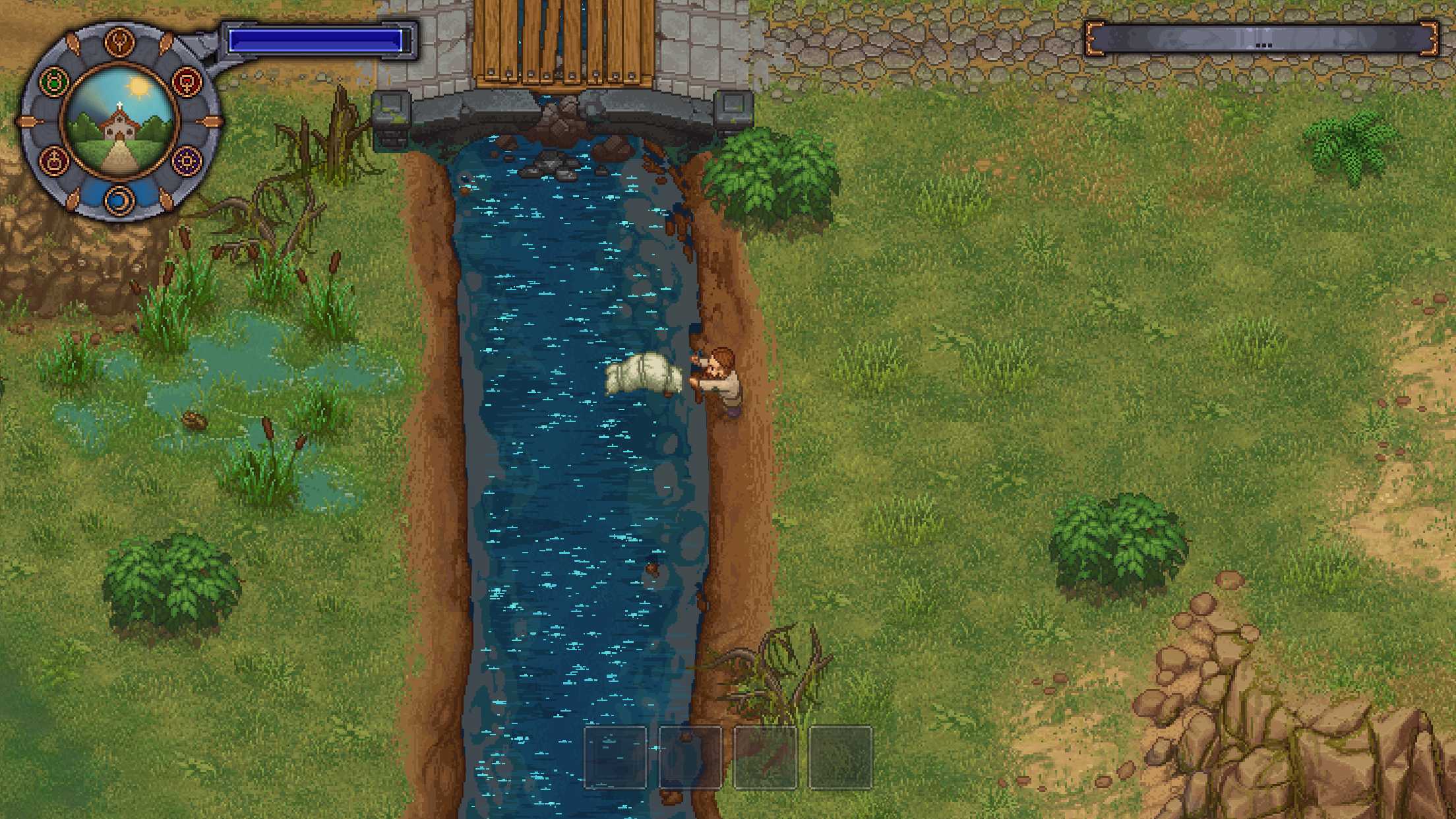
Task: Click the top-right bar's right bracket ornament
Action: pyautogui.click(x=1430, y=40)
